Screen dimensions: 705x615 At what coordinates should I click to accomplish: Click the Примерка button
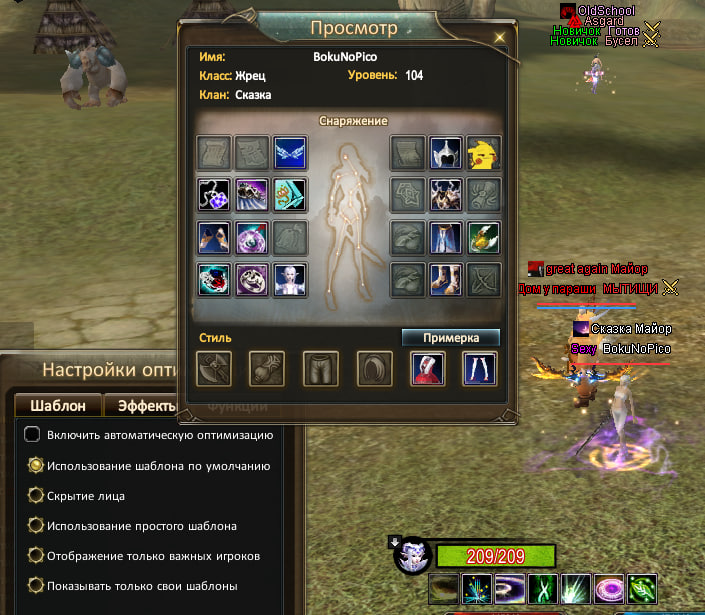[450, 338]
